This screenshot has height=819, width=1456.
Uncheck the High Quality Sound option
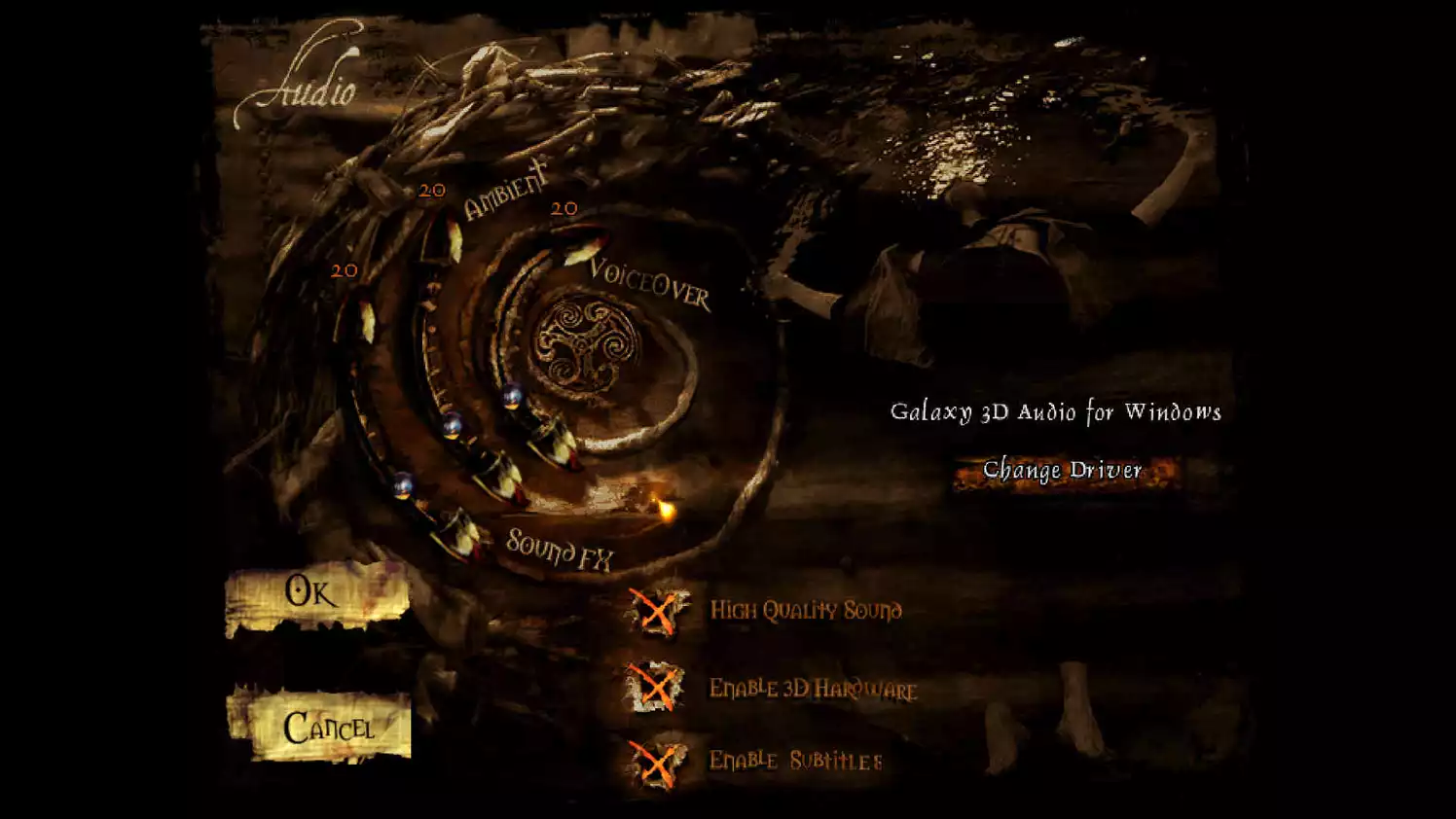(659, 613)
